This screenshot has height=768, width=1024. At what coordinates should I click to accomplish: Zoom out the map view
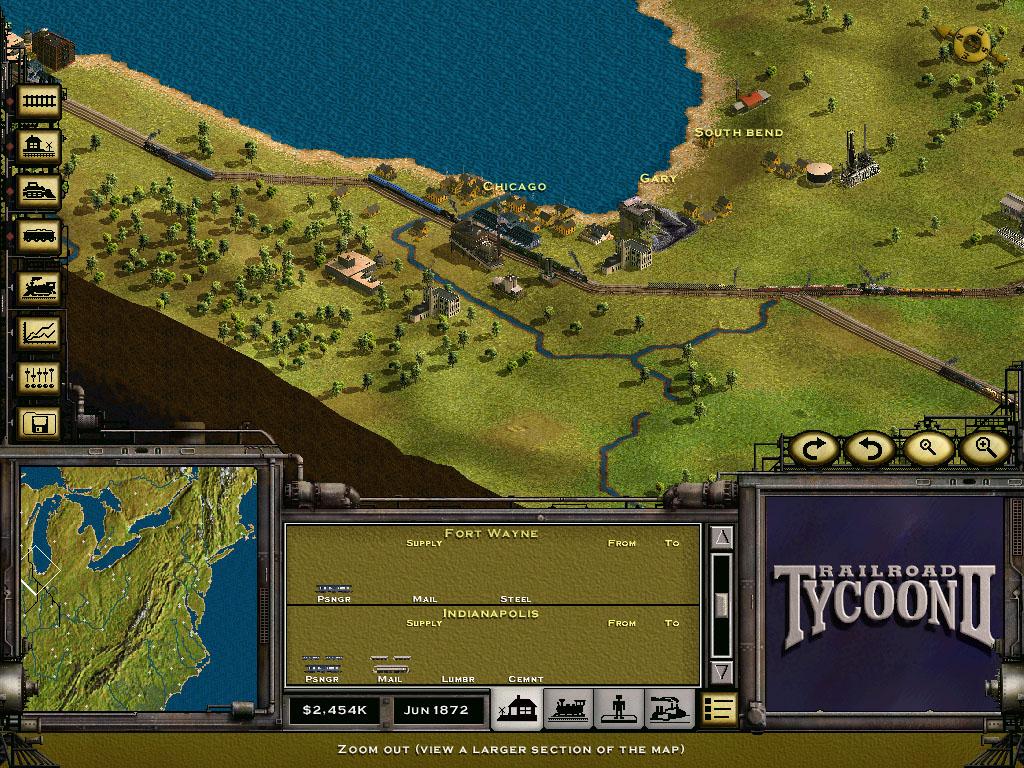point(927,448)
